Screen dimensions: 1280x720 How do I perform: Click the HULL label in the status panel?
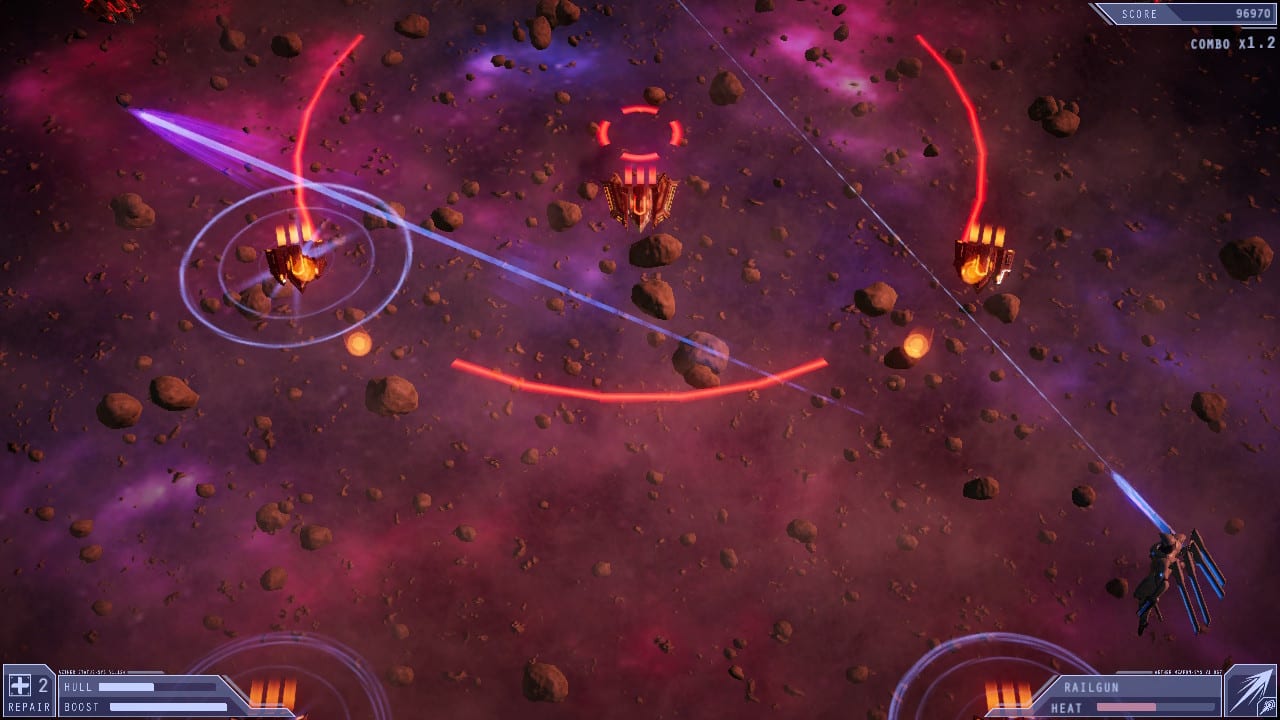[80, 689]
